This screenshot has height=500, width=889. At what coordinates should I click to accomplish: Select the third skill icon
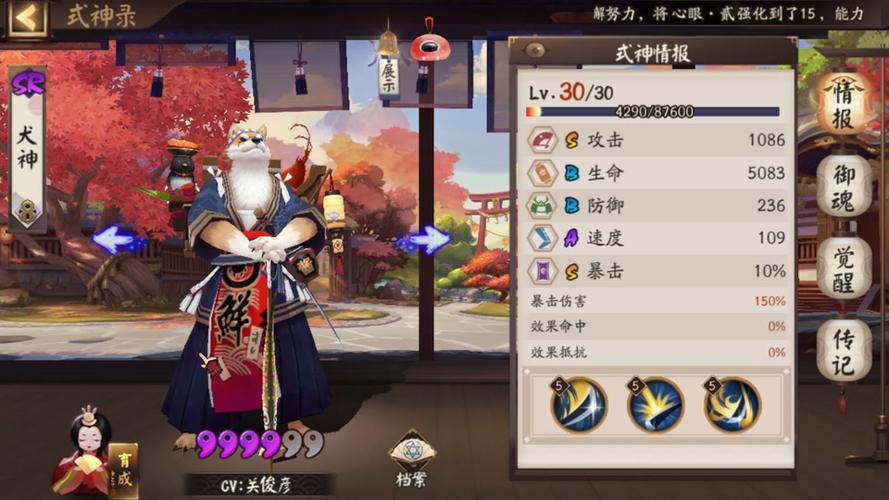point(732,405)
